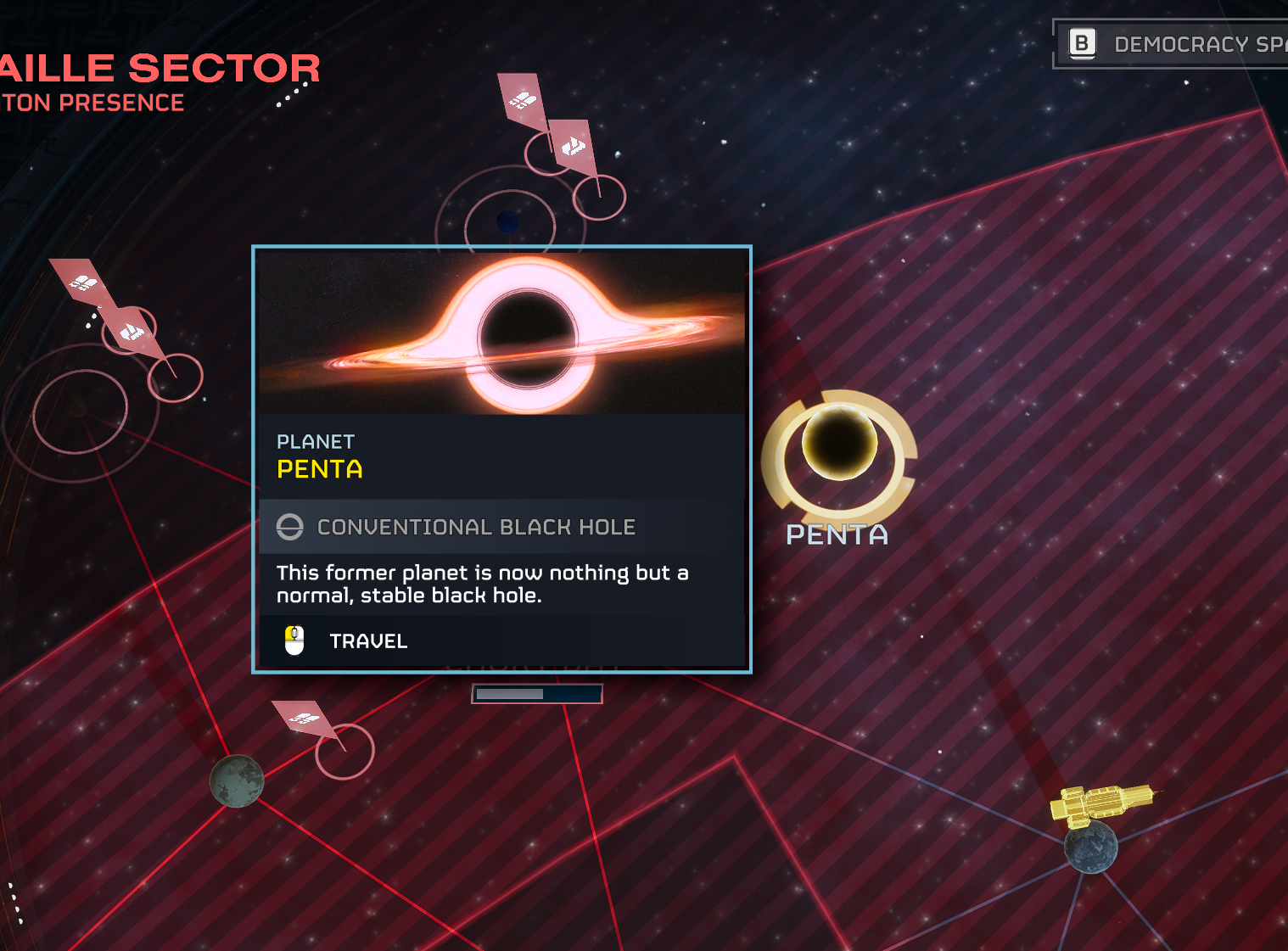Select the Penta black hole marker

839,443
